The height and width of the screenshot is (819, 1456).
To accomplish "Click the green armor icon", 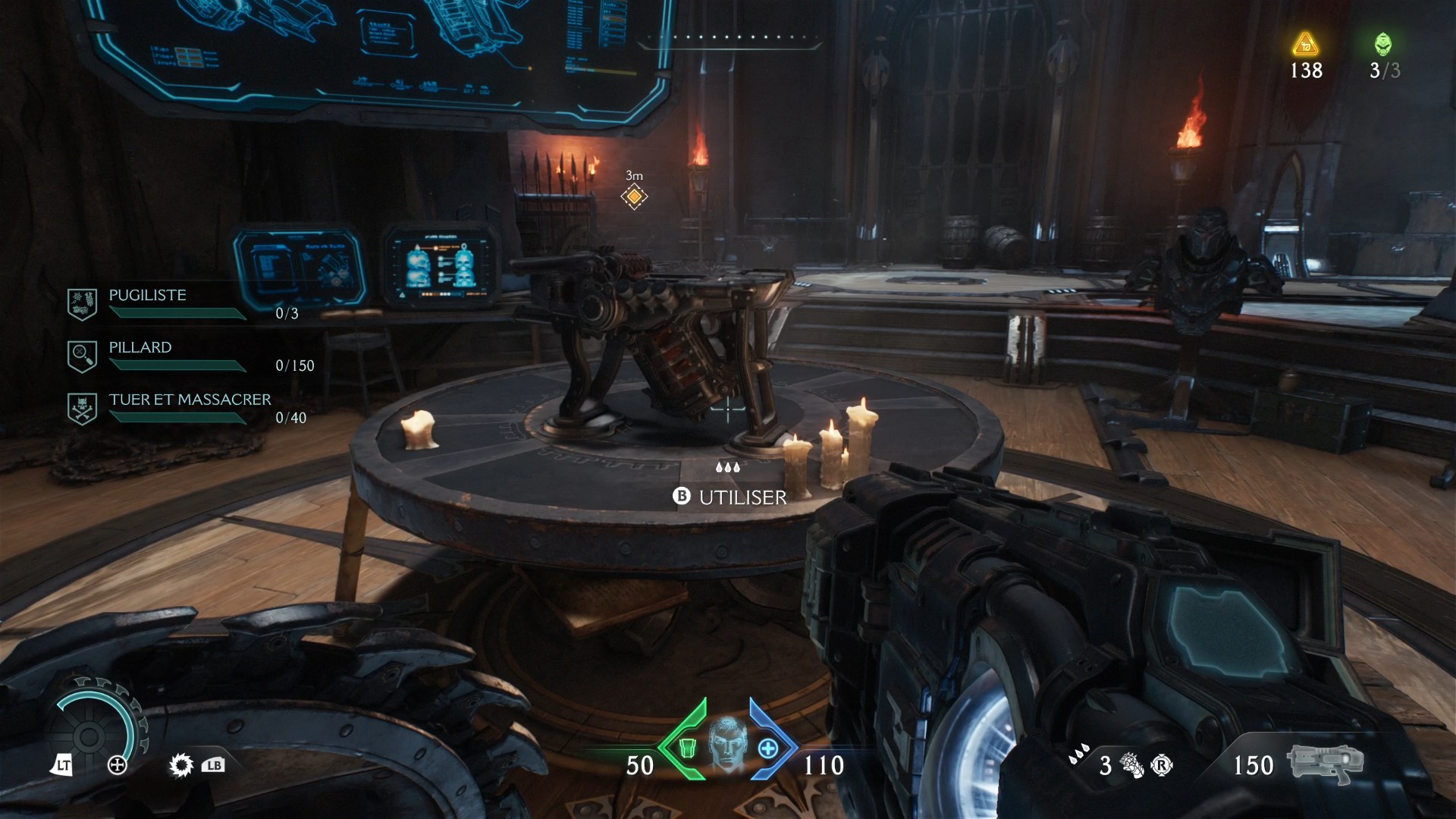I will (687, 748).
